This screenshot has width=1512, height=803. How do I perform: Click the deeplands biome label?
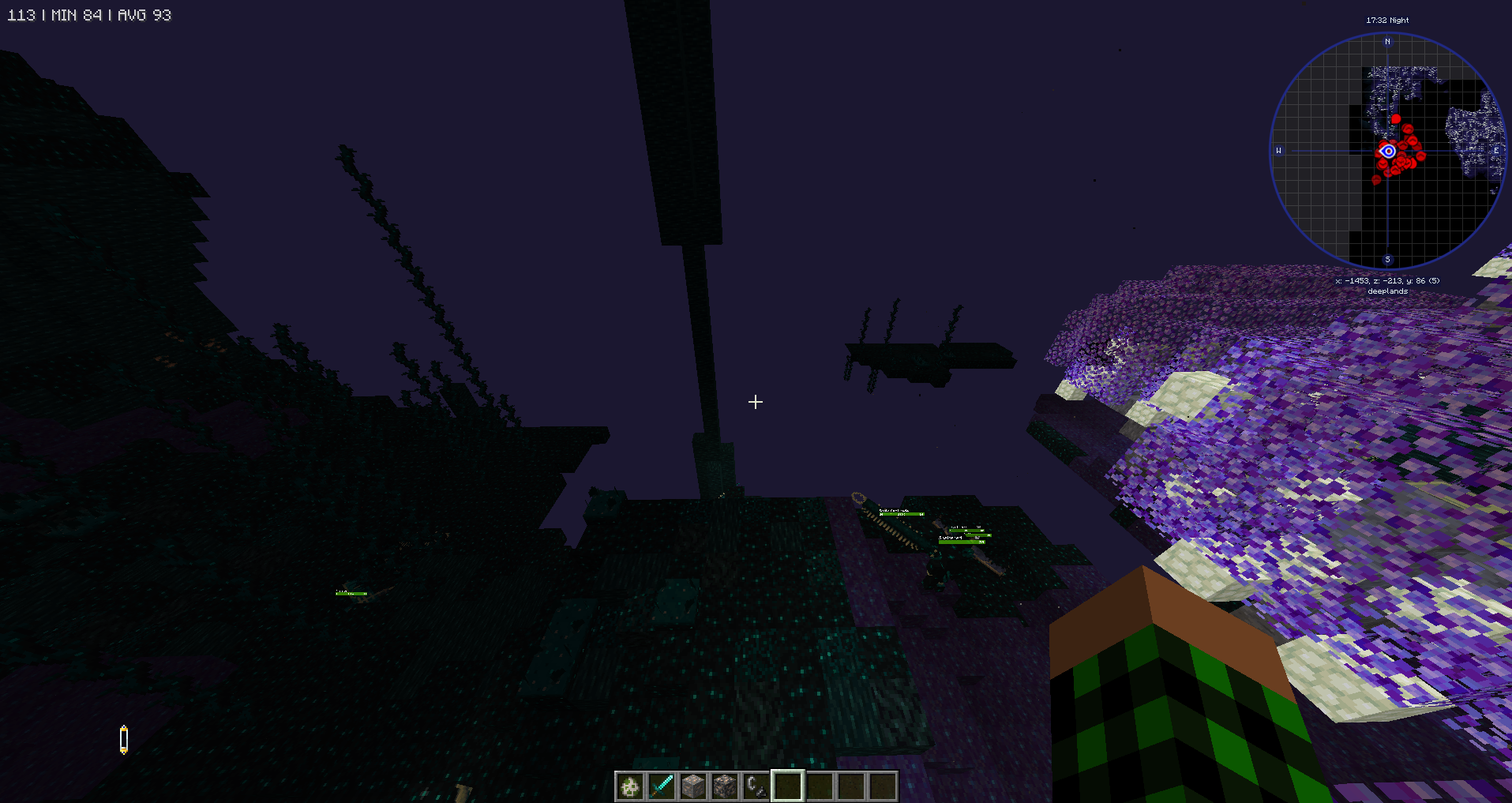point(1388,291)
